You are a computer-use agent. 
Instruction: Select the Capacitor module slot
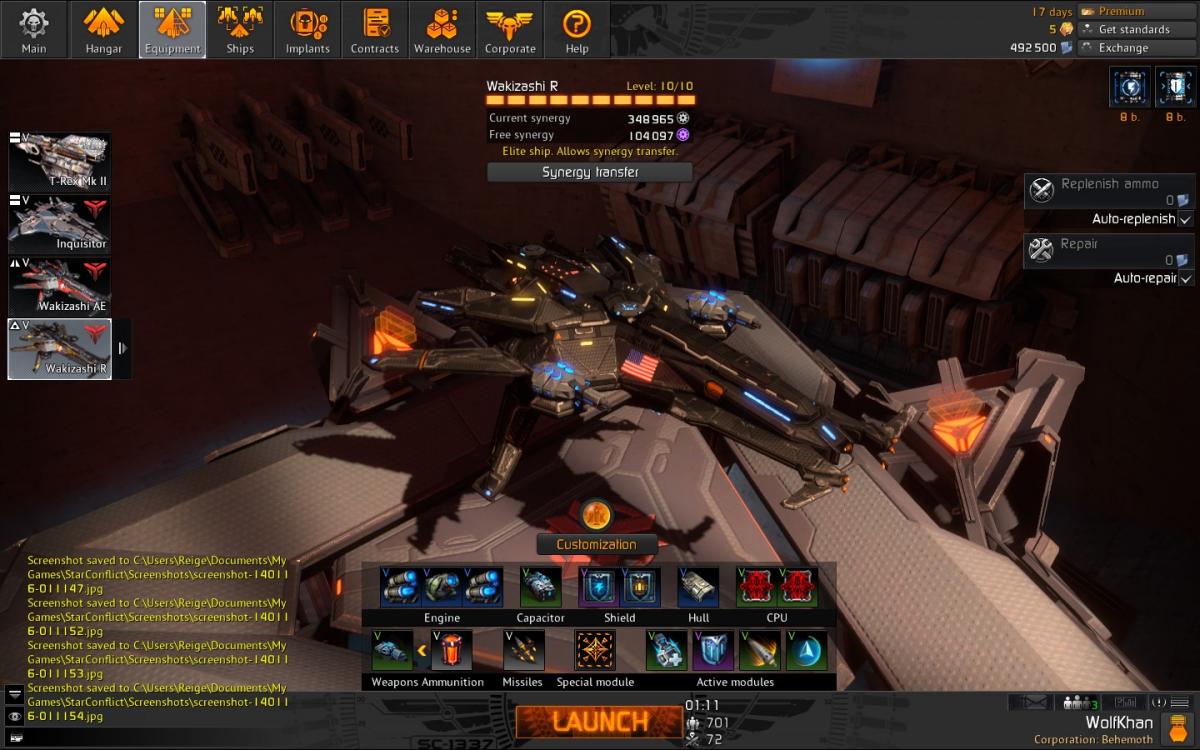point(540,588)
